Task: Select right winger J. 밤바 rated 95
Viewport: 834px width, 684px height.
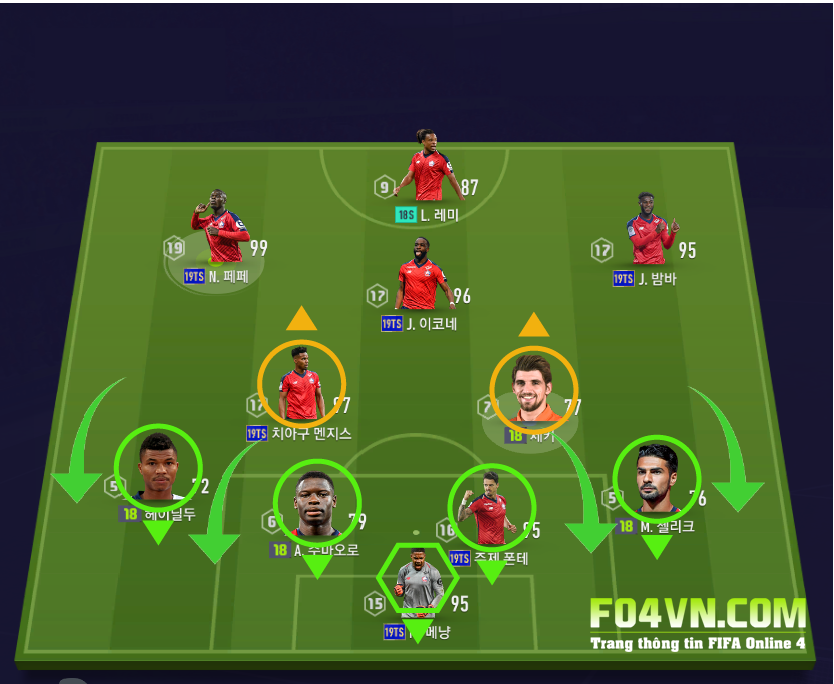Action: pos(651,230)
